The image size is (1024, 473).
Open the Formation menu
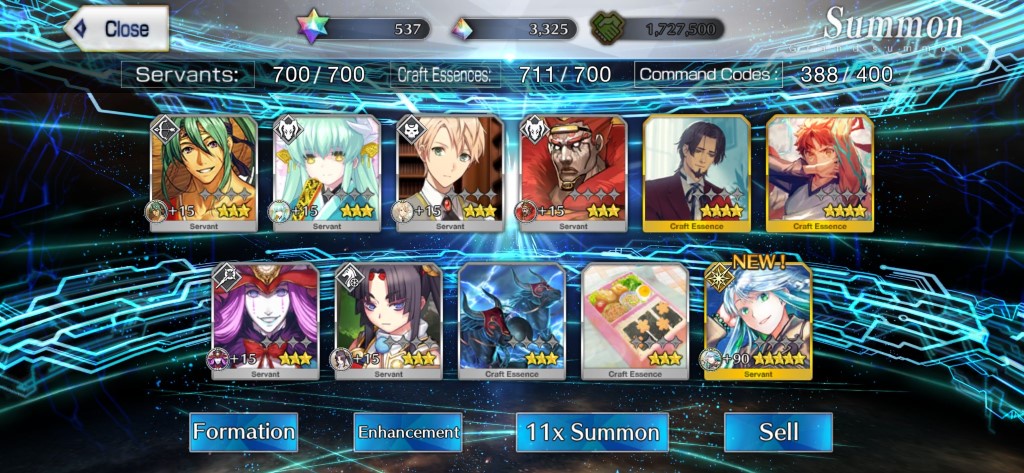[244, 432]
